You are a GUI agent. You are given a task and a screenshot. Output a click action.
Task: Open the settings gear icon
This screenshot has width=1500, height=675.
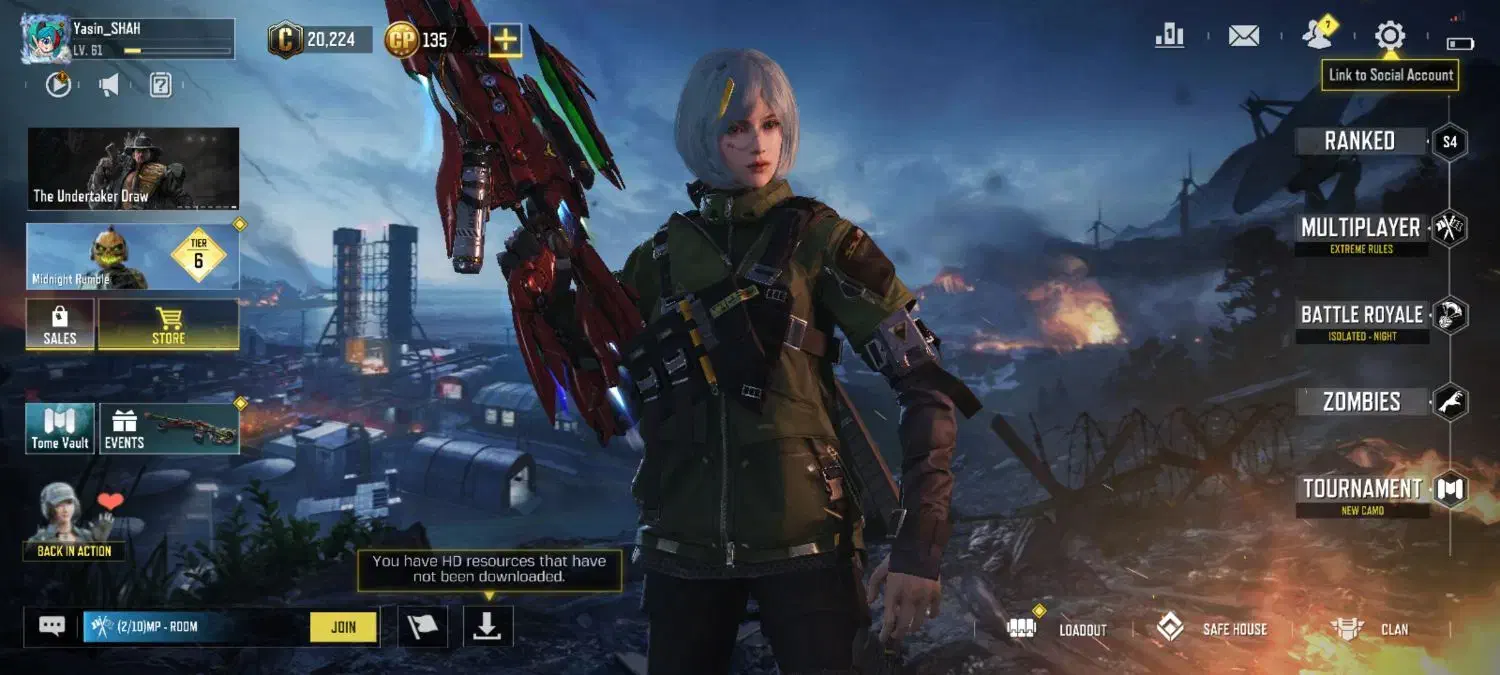(1389, 37)
